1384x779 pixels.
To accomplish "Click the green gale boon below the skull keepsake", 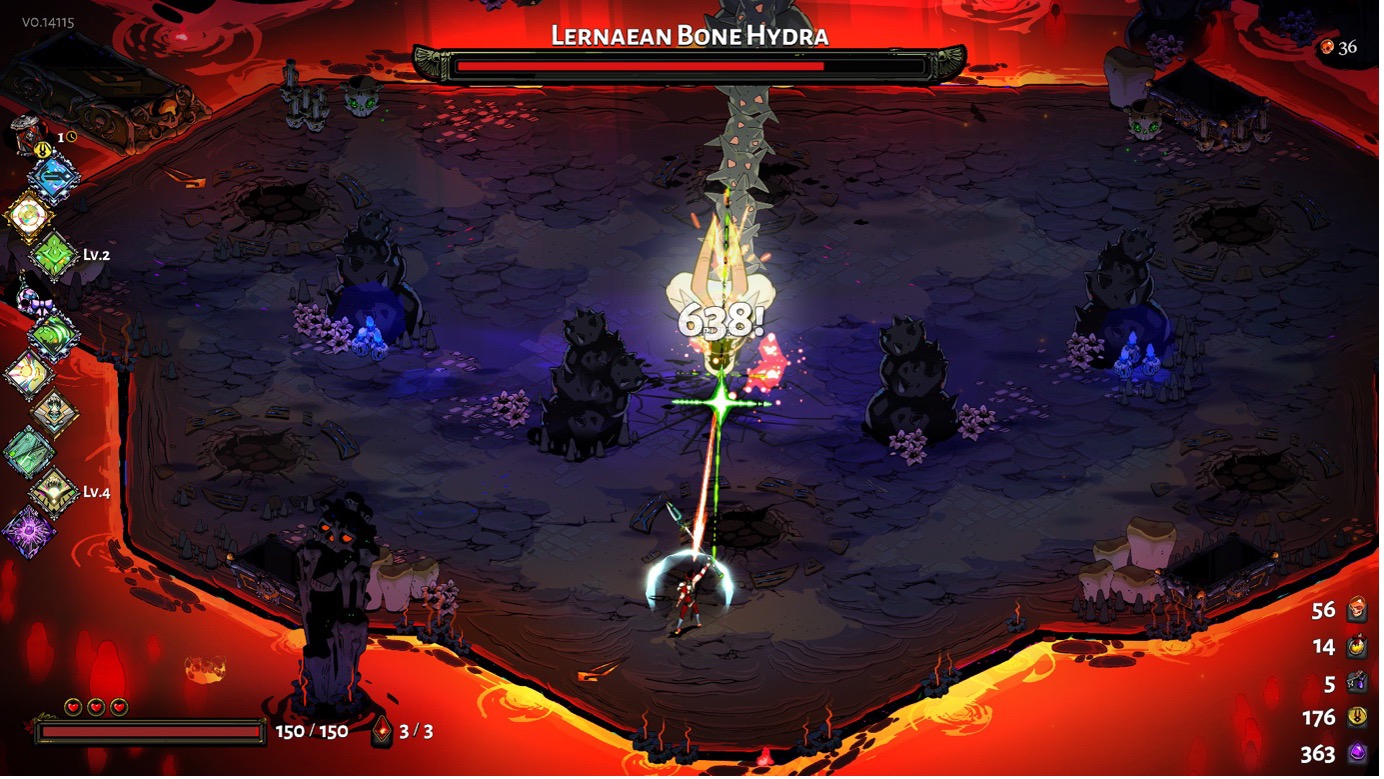I will tap(55, 334).
